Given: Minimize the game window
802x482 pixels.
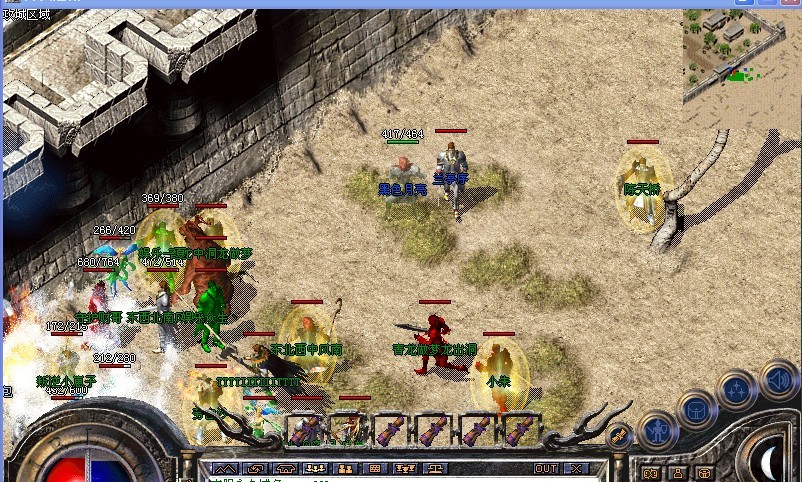Looking at the screenshot, I should (x=742, y=4).
